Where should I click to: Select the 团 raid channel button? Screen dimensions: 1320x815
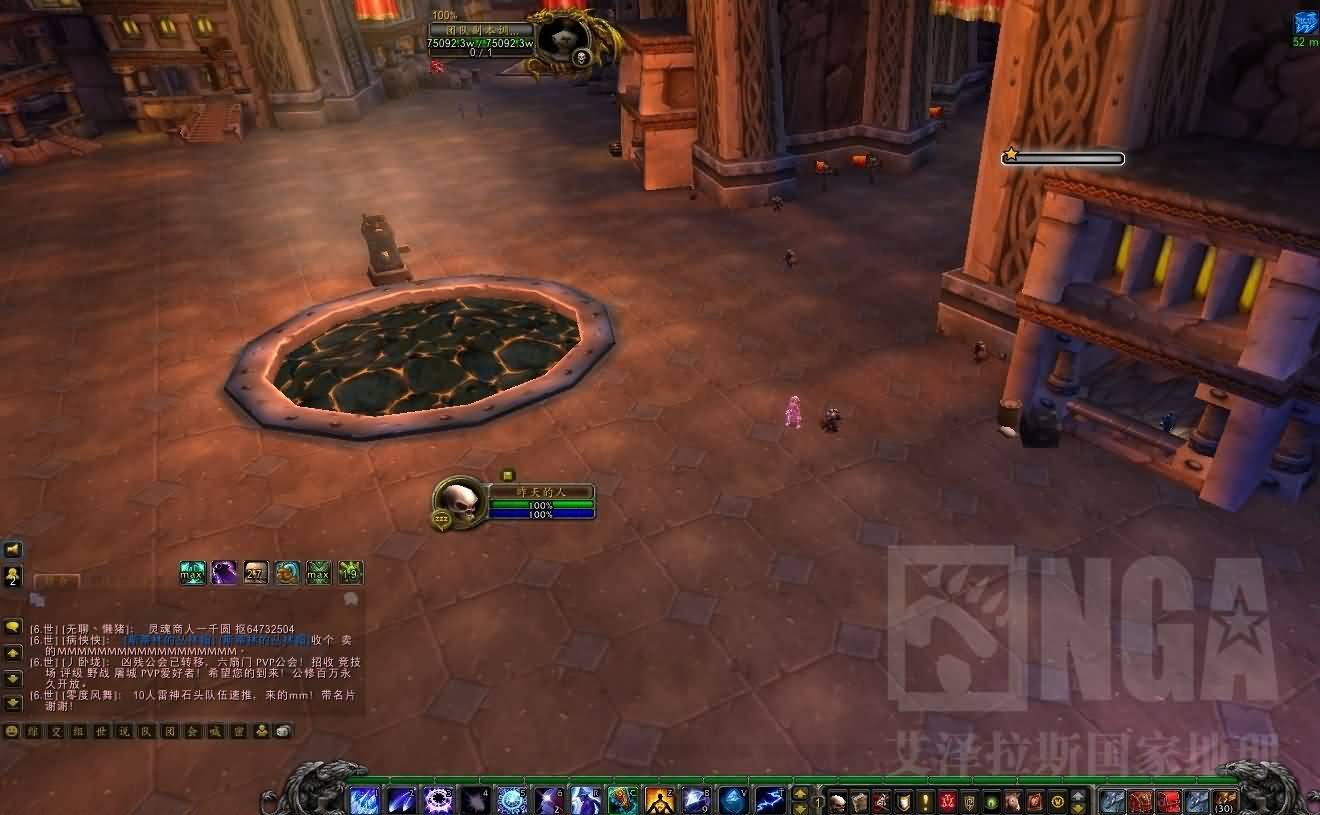pyautogui.click(x=169, y=731)
